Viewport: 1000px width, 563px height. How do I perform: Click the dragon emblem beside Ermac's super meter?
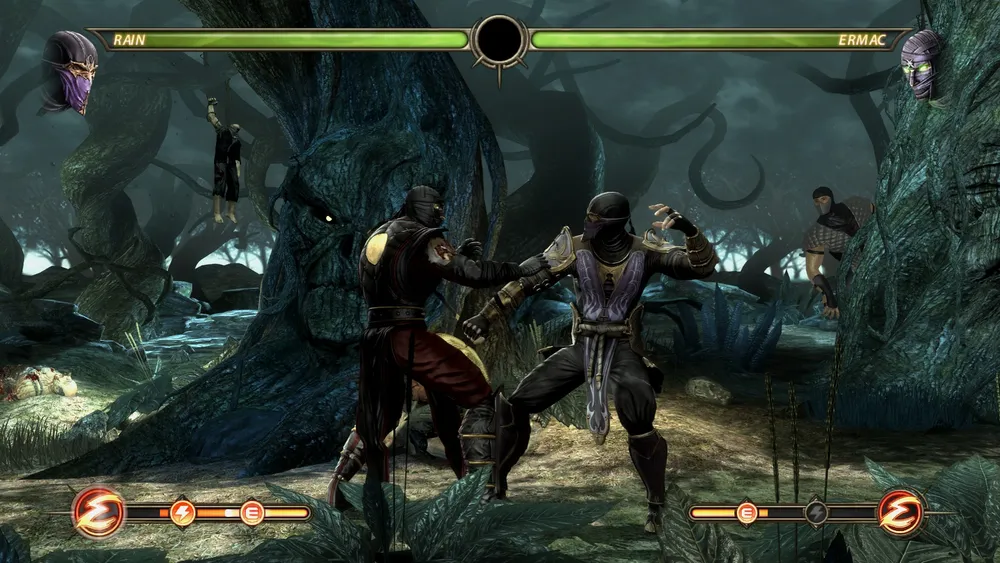pyautogui.click(x=900, y=513)
